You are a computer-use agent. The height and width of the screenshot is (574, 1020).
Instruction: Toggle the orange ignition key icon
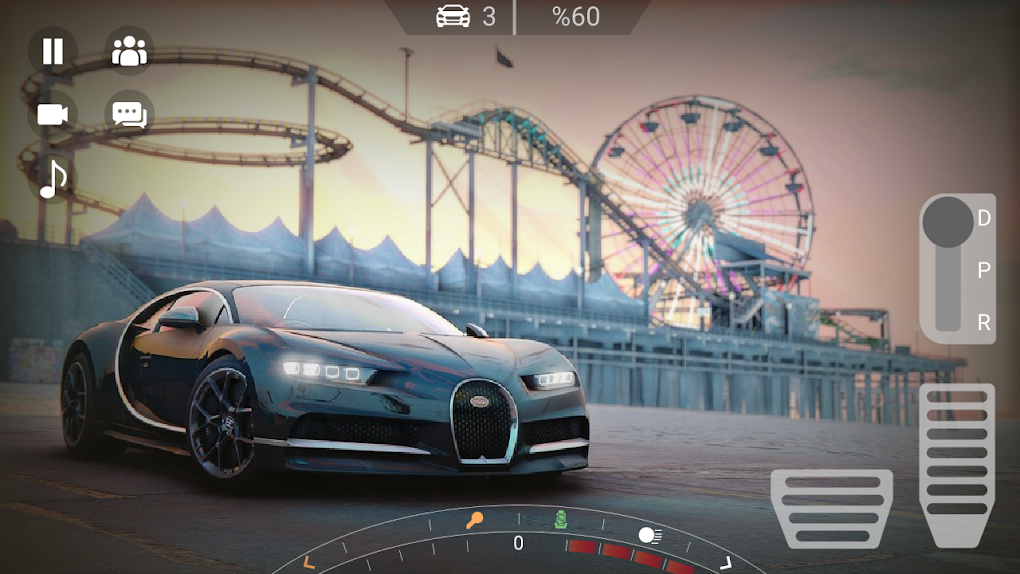click(474, 520)
